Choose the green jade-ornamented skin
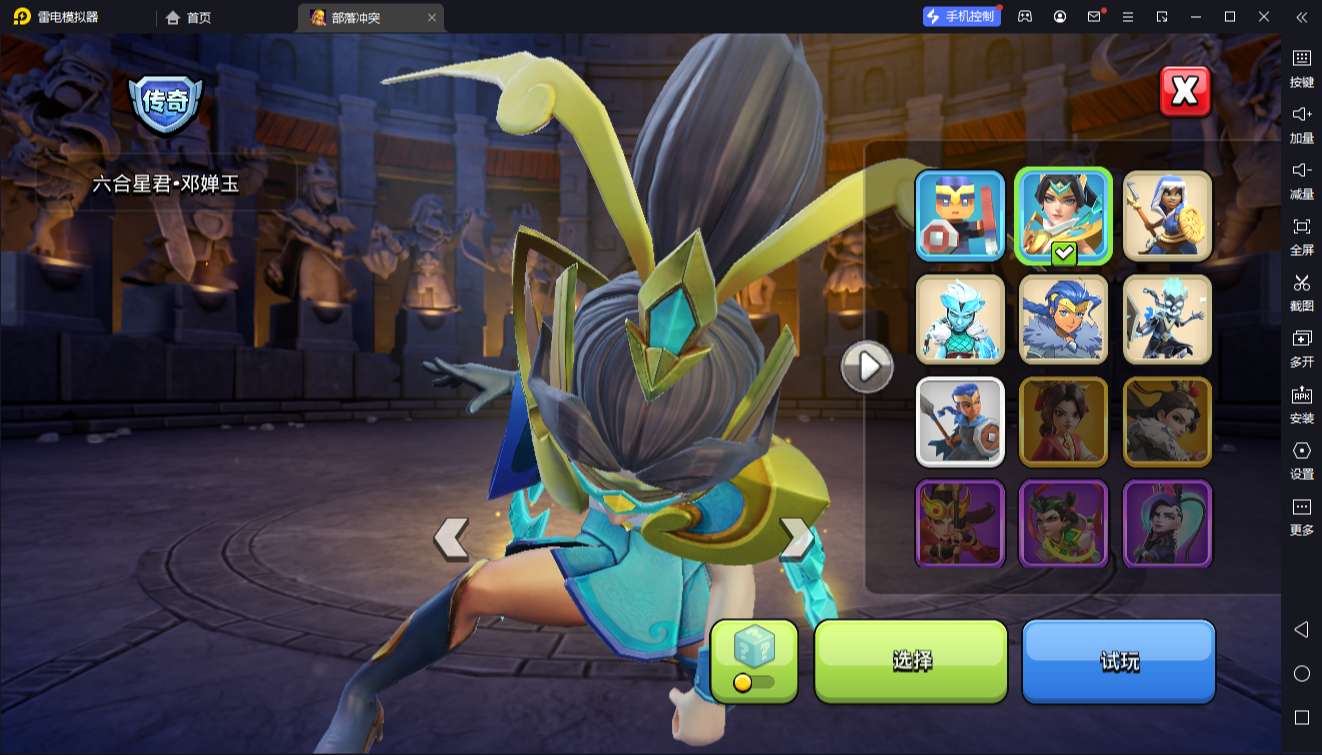 pos(1063,524)
